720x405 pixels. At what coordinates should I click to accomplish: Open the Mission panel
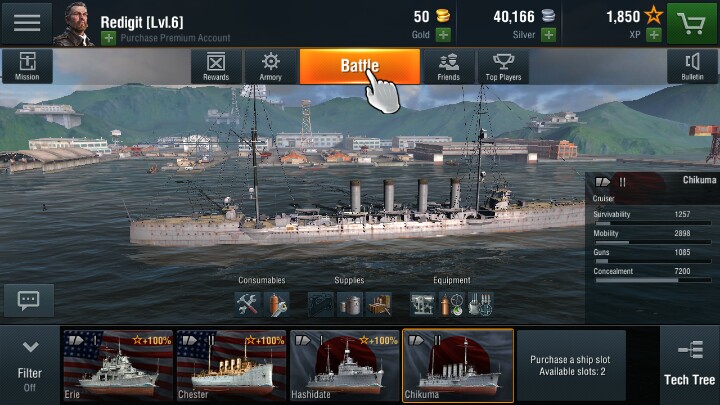click(27, 66)
